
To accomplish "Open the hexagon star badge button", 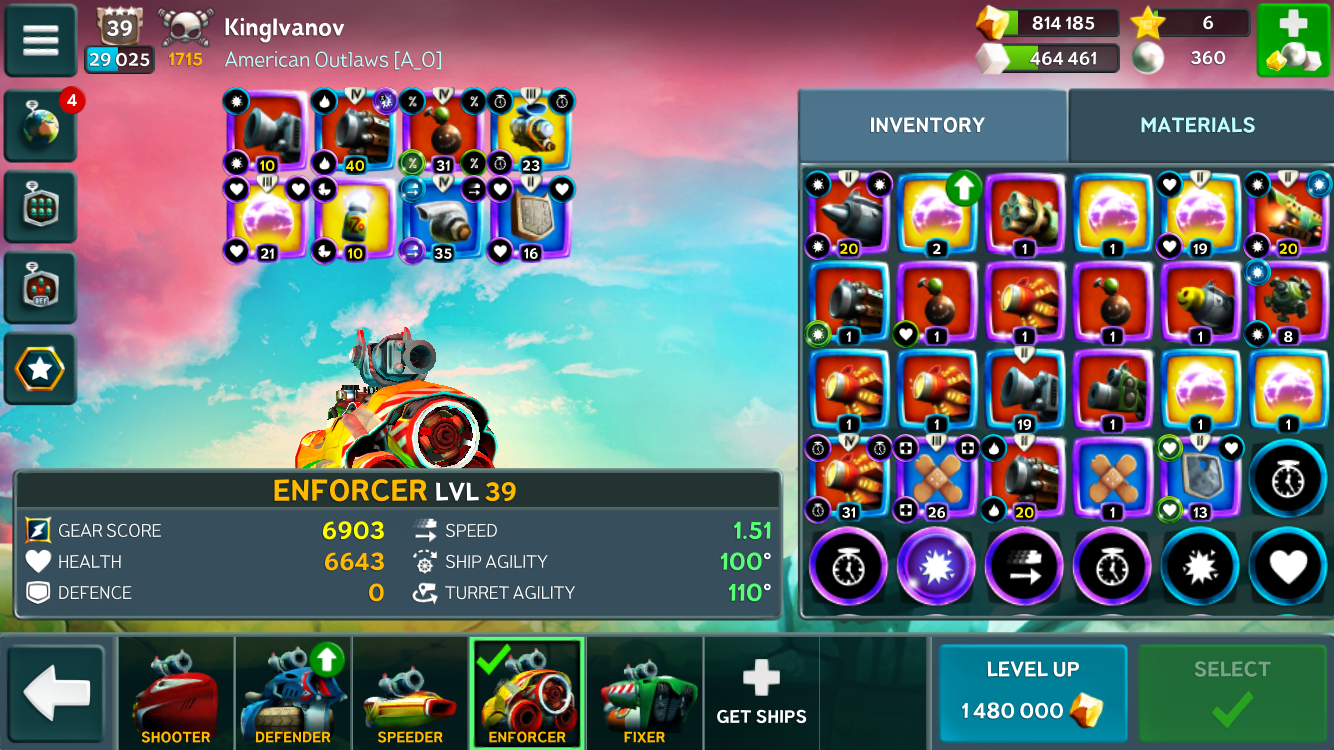I will click(x=41, y=369).
